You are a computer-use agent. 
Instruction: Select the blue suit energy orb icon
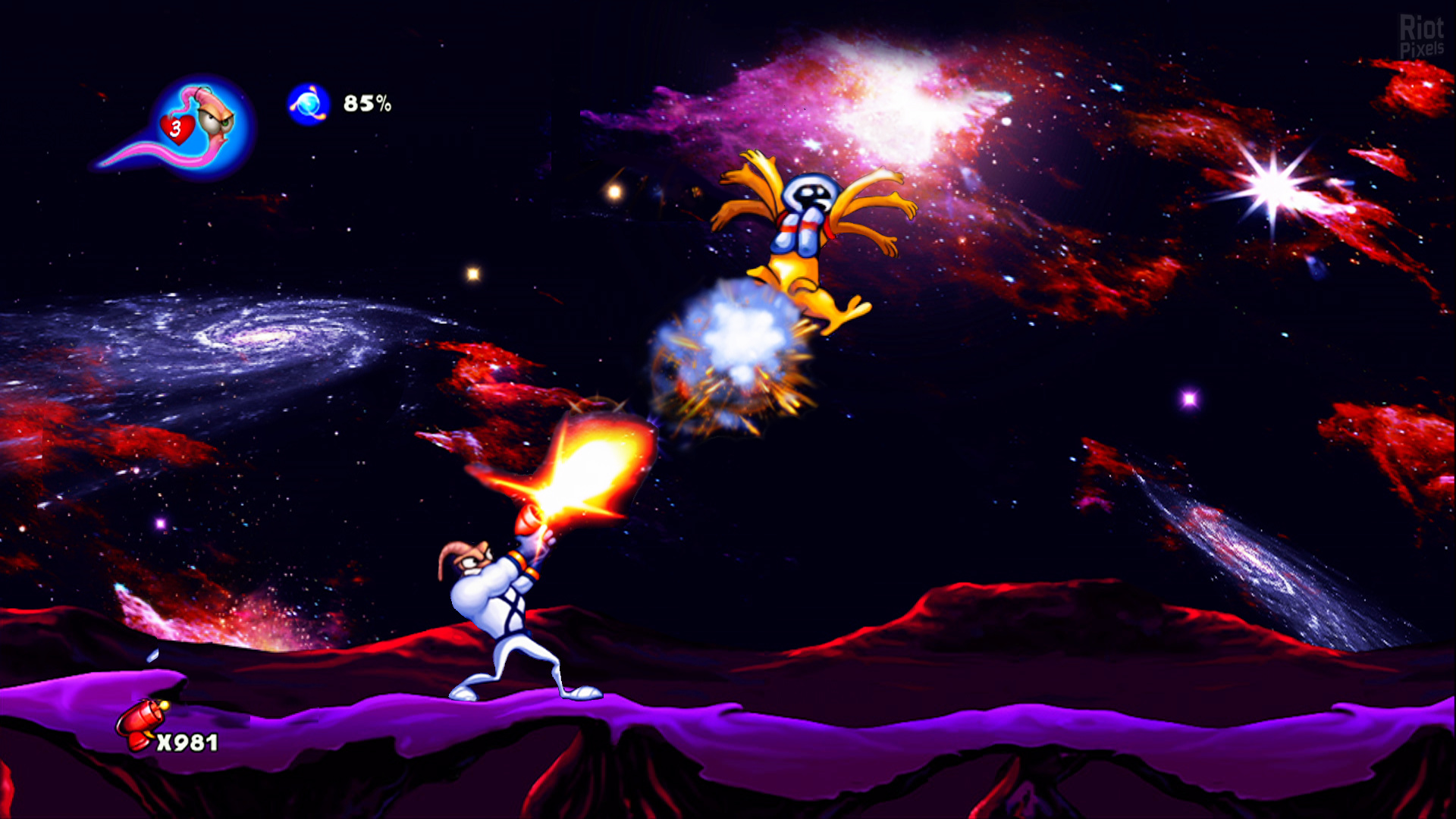coord(308,104)
